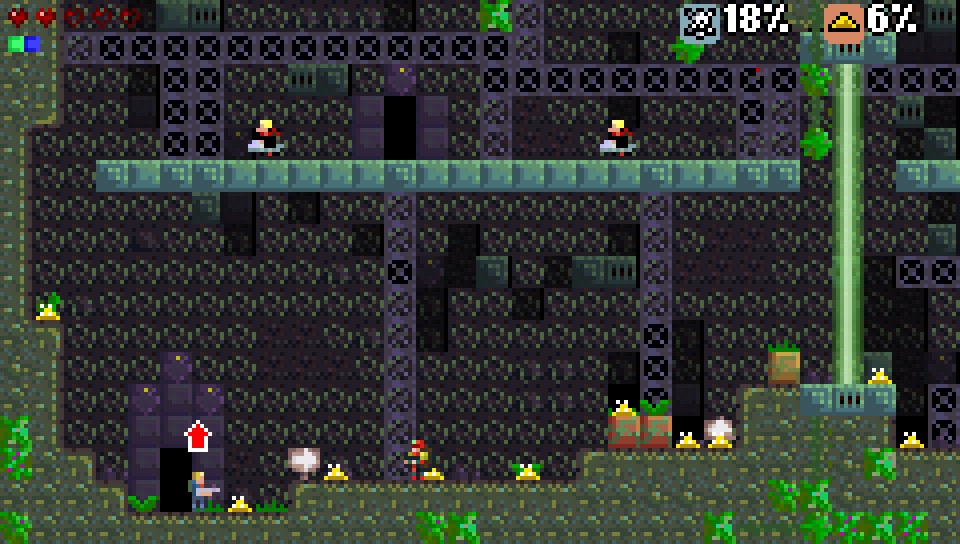Select the gold treasure pile icon
This screenshot has width=960, height=544.
point(843,21)
